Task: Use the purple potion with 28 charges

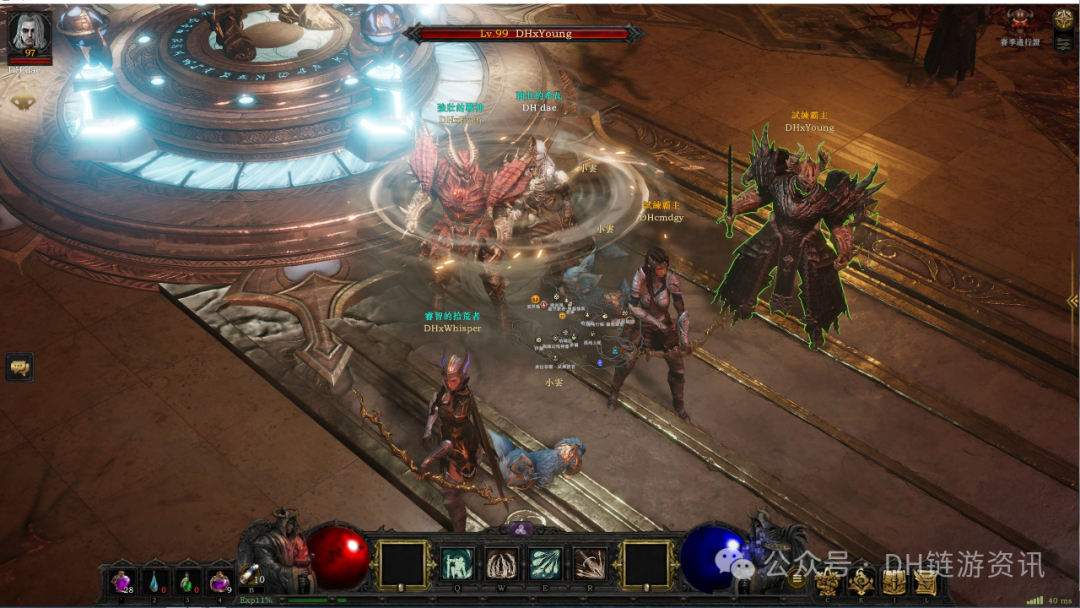Action: [123, 581]
